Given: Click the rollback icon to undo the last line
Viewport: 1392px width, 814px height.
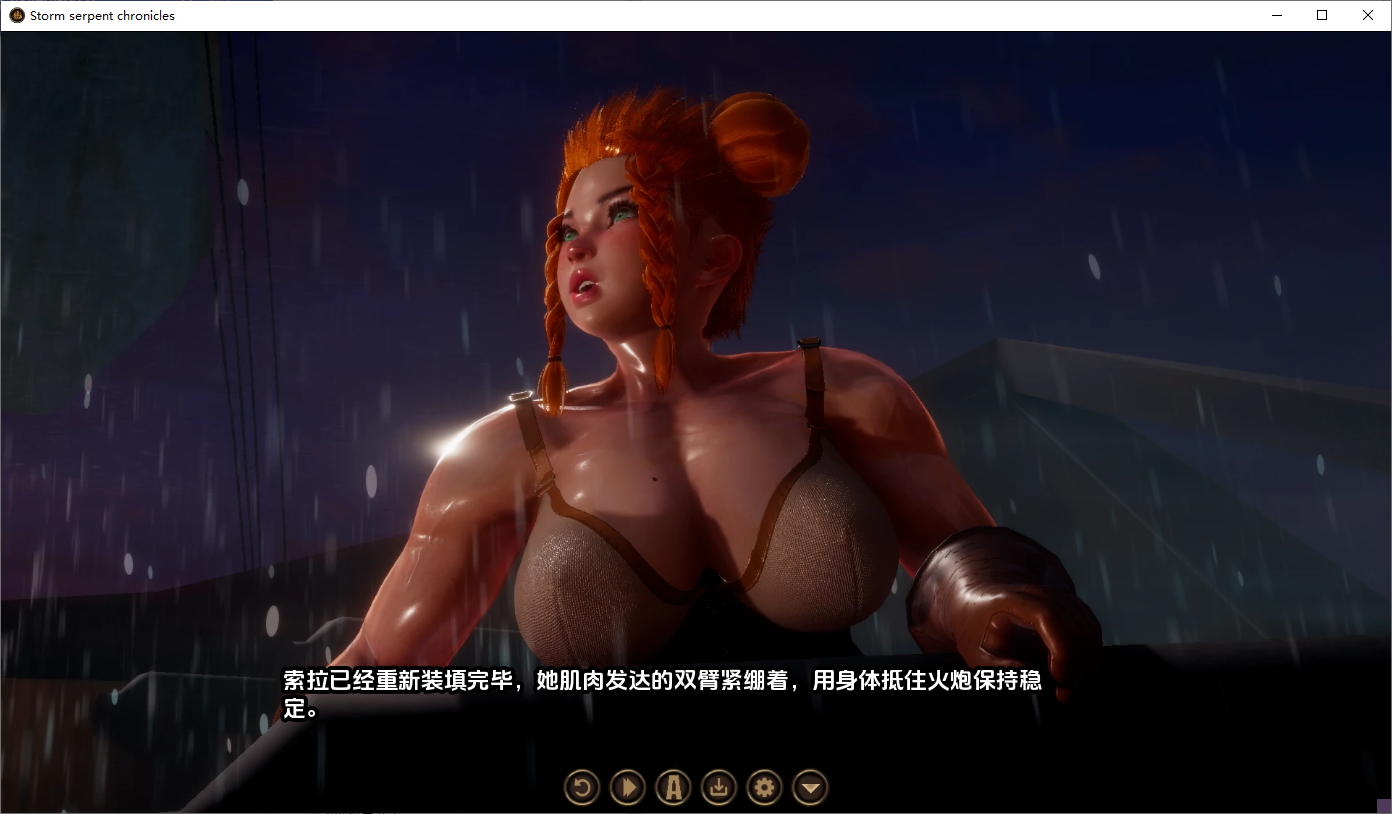Looking at the screenshot, I should pos(582,787).
